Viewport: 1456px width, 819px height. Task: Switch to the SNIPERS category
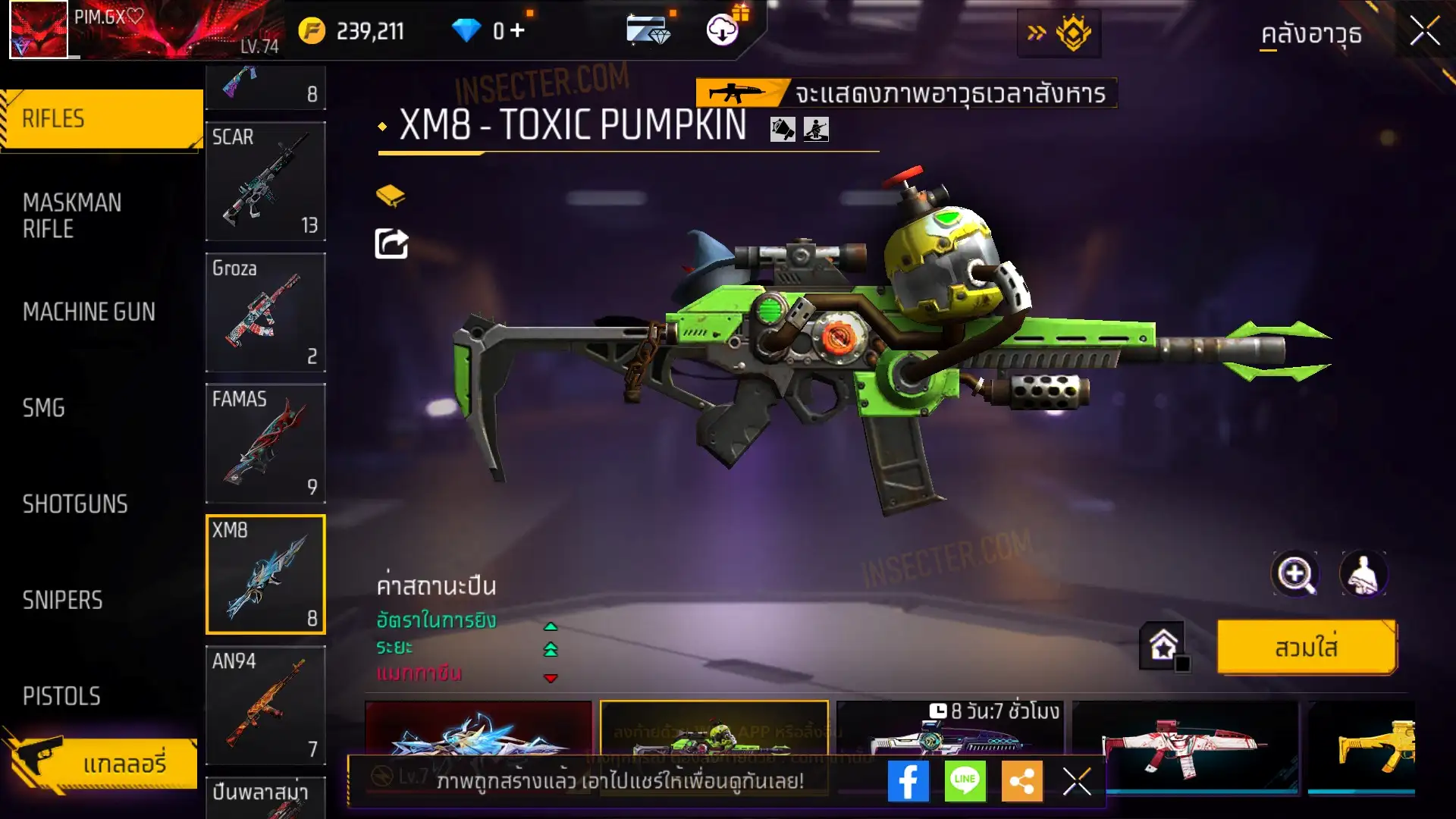pos(62,601)
